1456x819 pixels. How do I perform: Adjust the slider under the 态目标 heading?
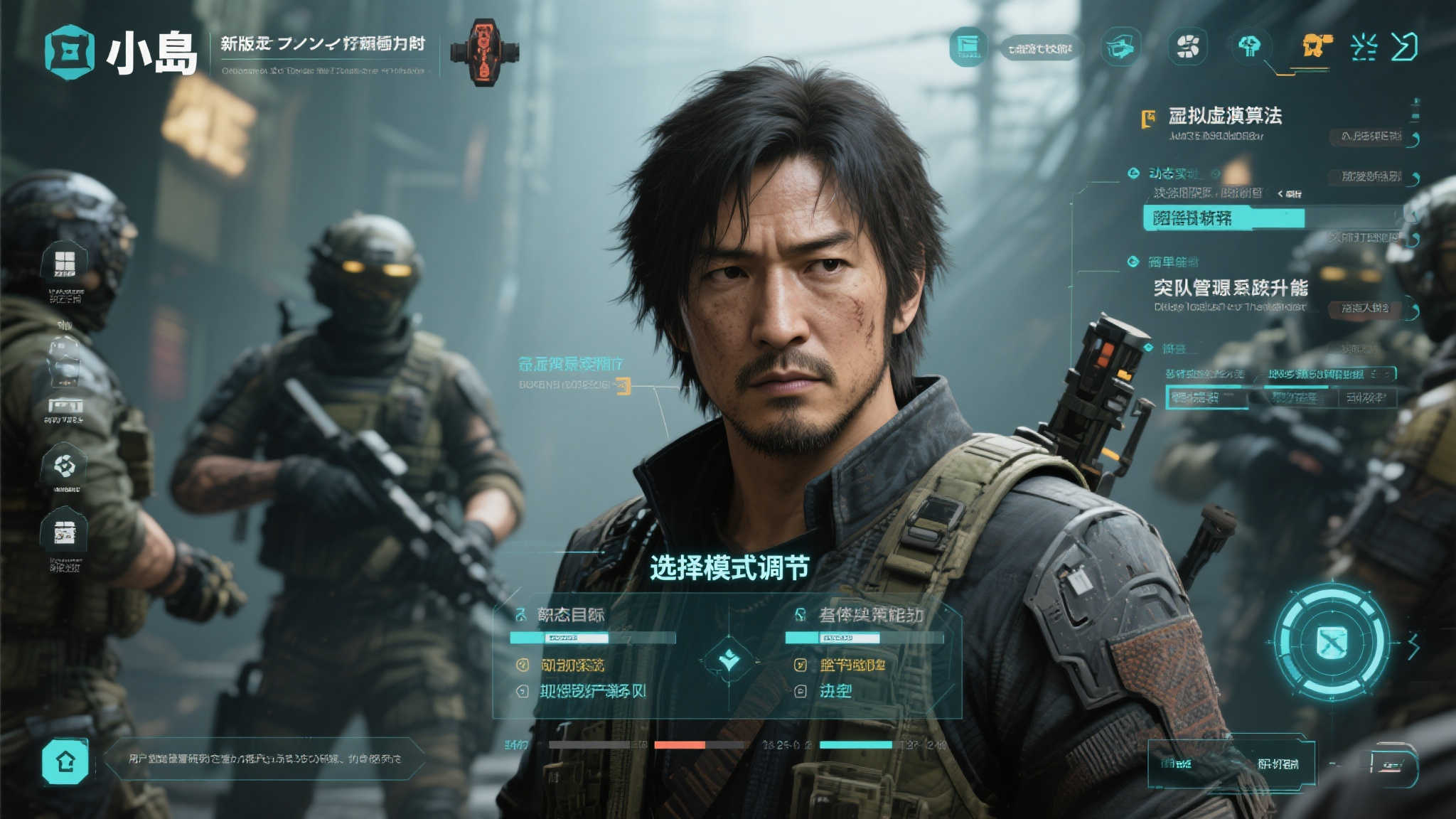tap(591, 638)
